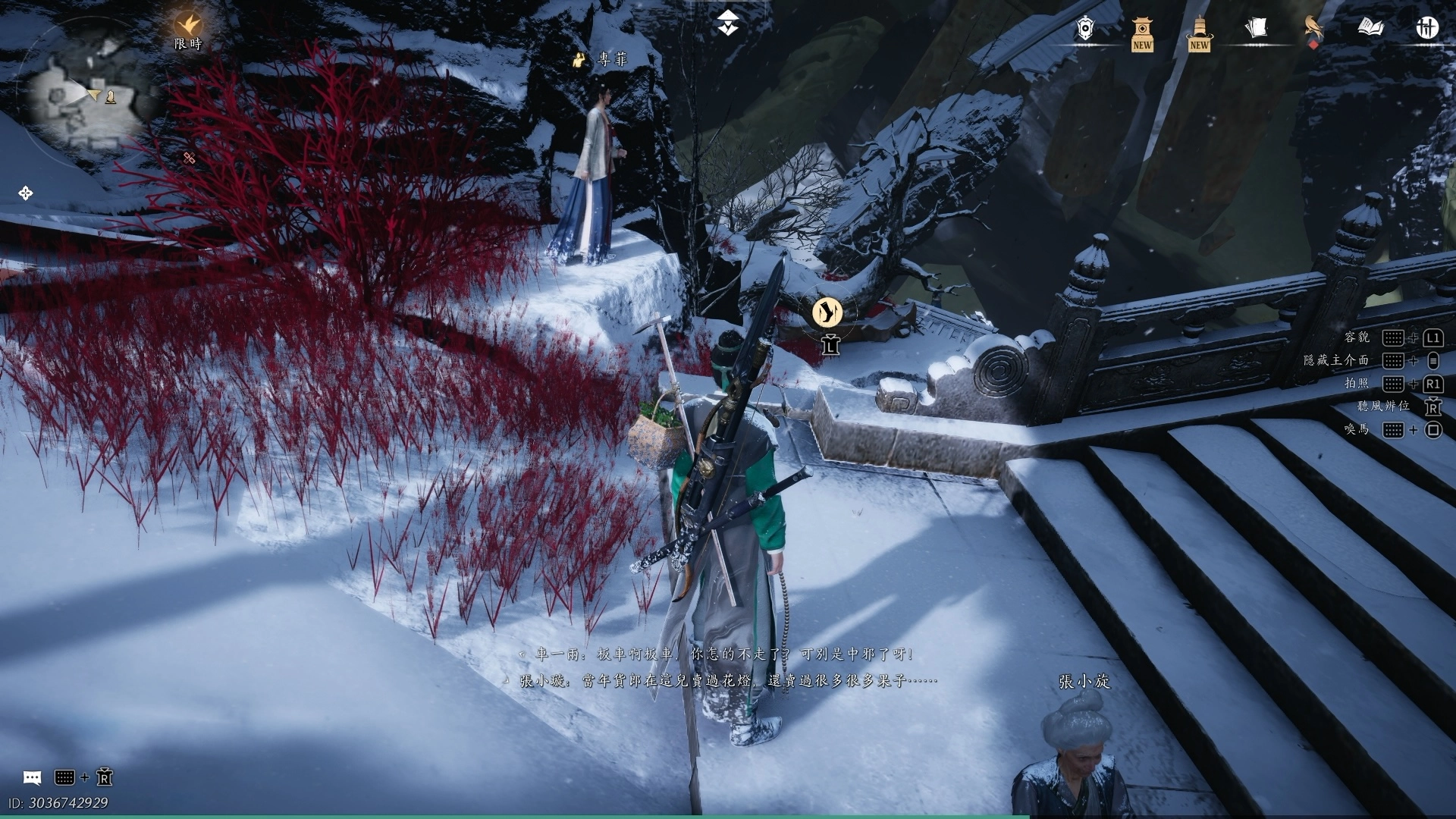Open the open-book journal icon
Viewport: 1456px width, 819px height.
tap(1370, 29)
